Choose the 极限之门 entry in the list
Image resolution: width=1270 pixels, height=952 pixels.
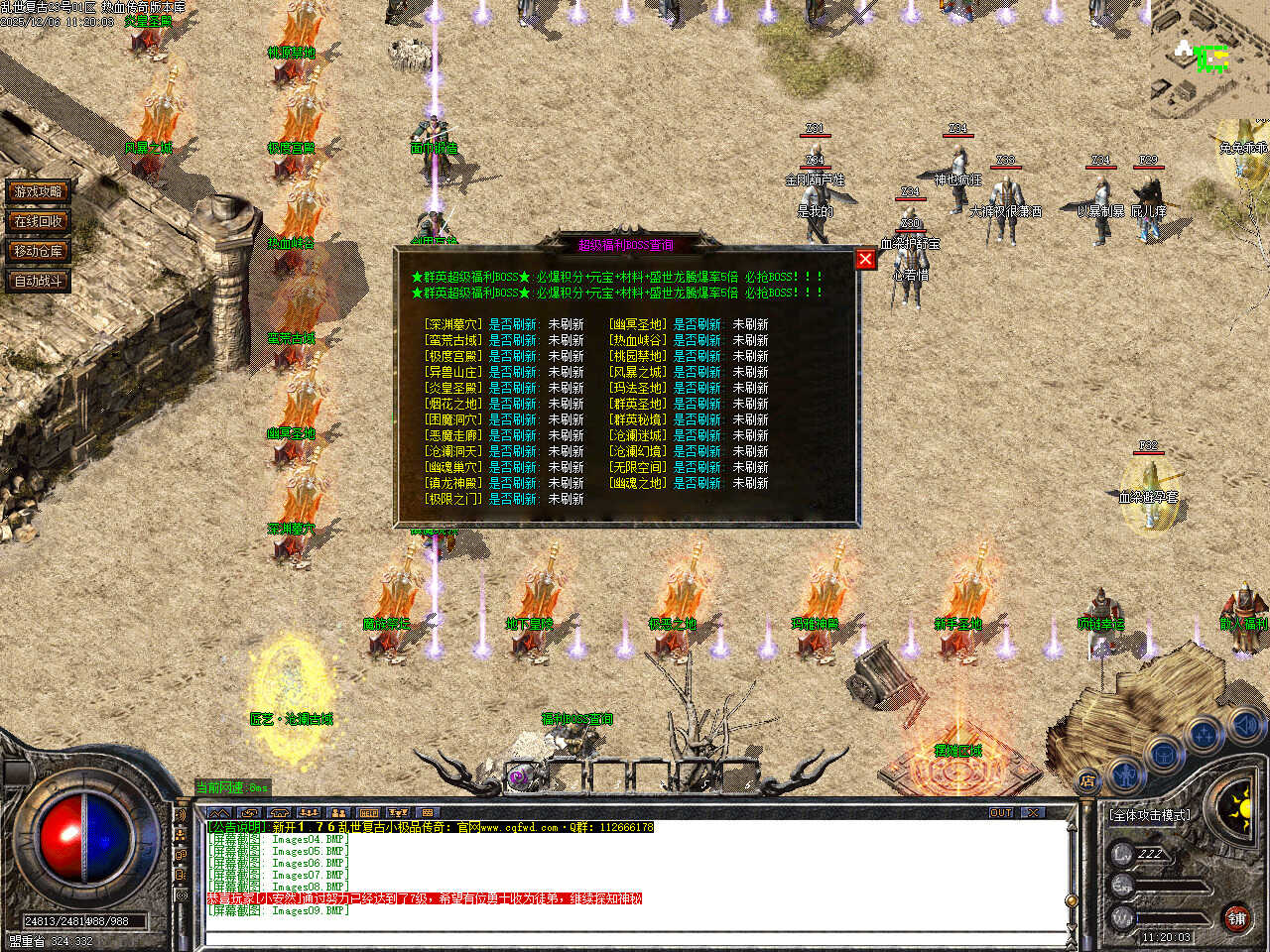coord(453,499)
